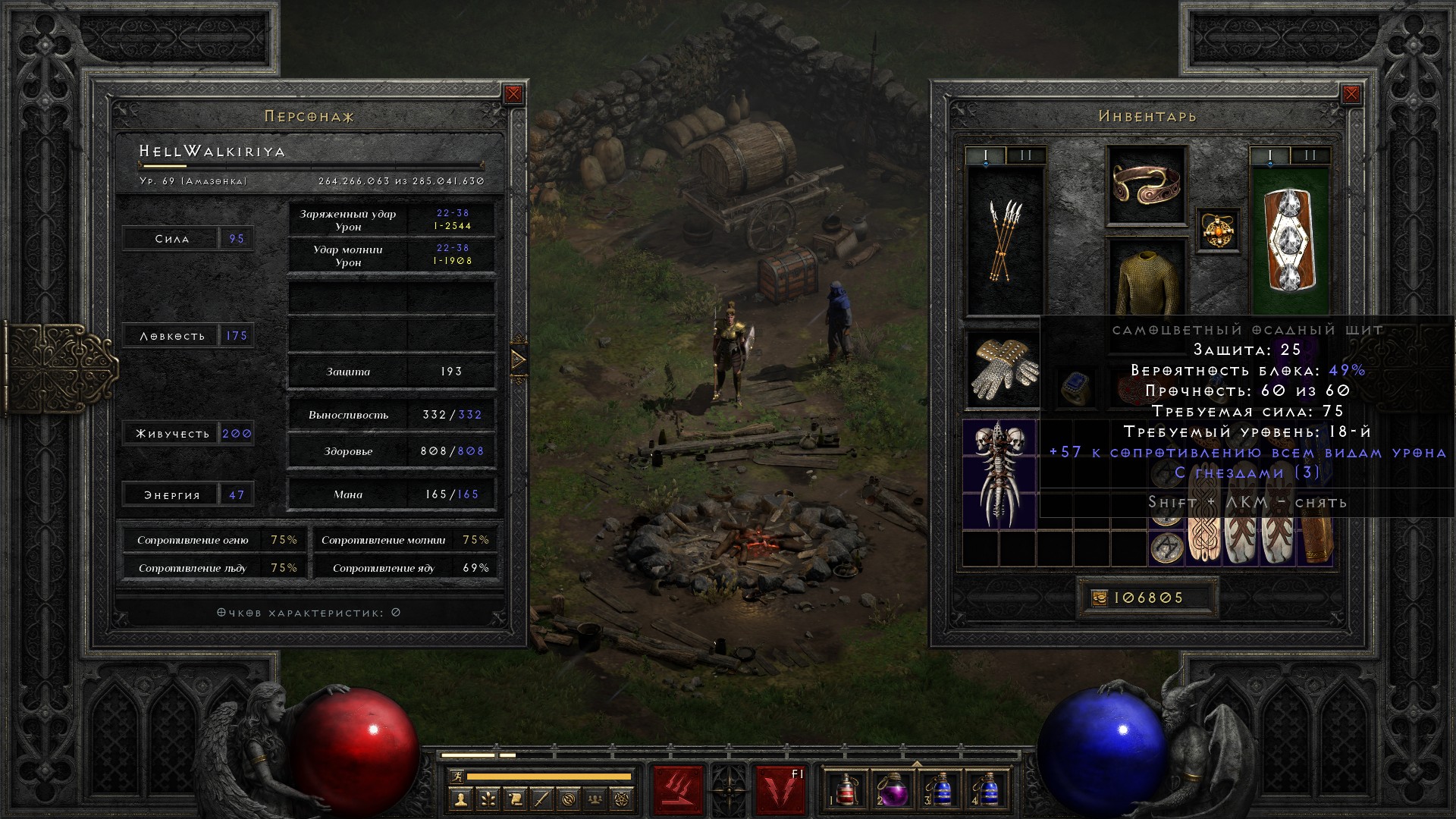Click the equipped circlet helmet slot

pos(1146,186)
